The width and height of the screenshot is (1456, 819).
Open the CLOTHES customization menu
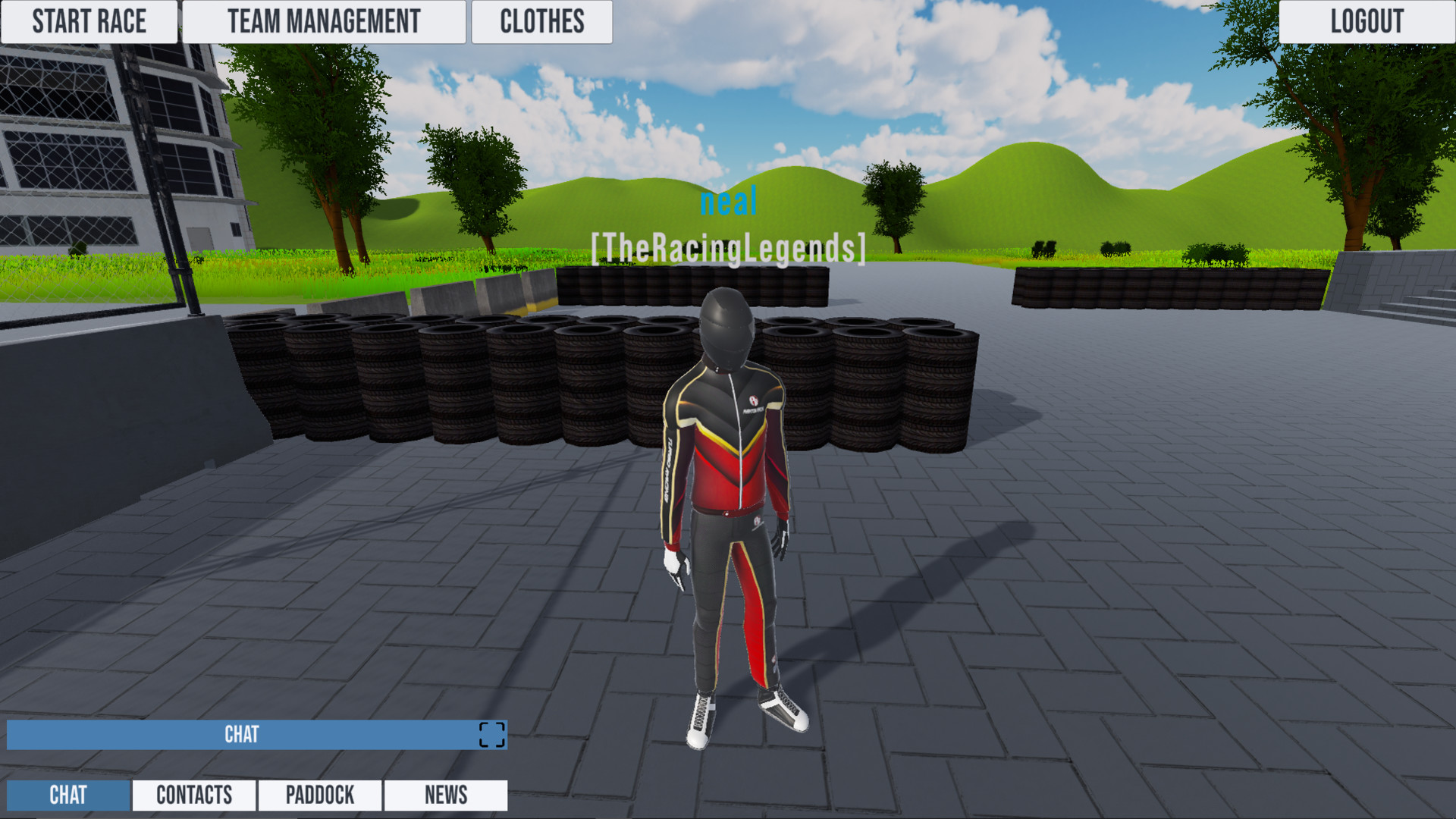(x=541, y=21)
